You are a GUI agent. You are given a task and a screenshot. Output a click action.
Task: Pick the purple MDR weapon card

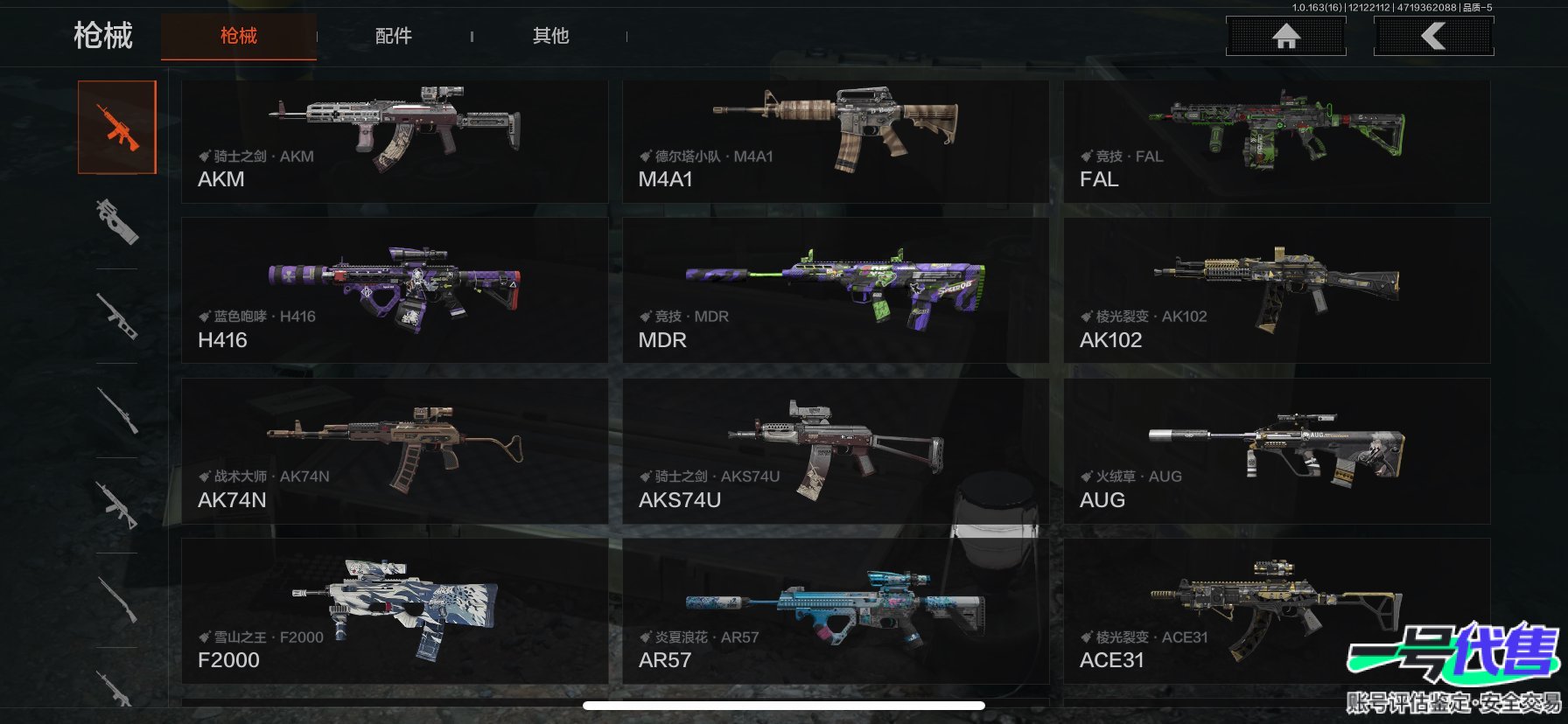(835, 290)
